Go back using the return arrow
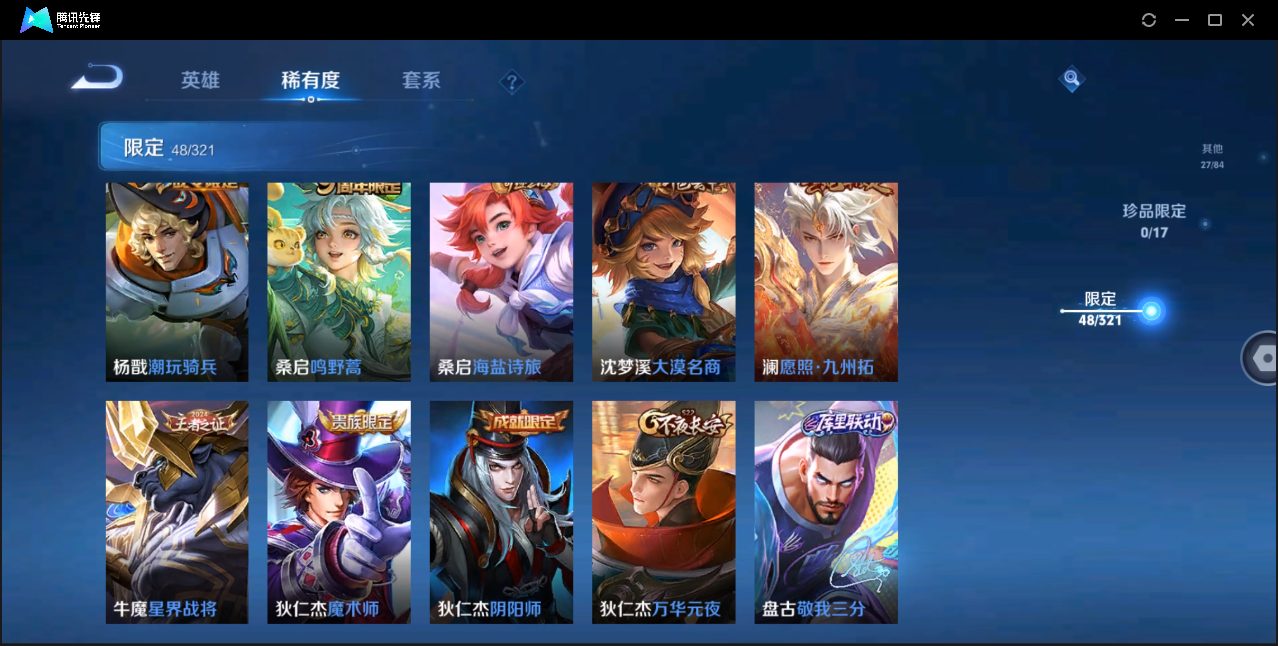The height and width of the screenshot is (646, 1278). pos(98,77)
